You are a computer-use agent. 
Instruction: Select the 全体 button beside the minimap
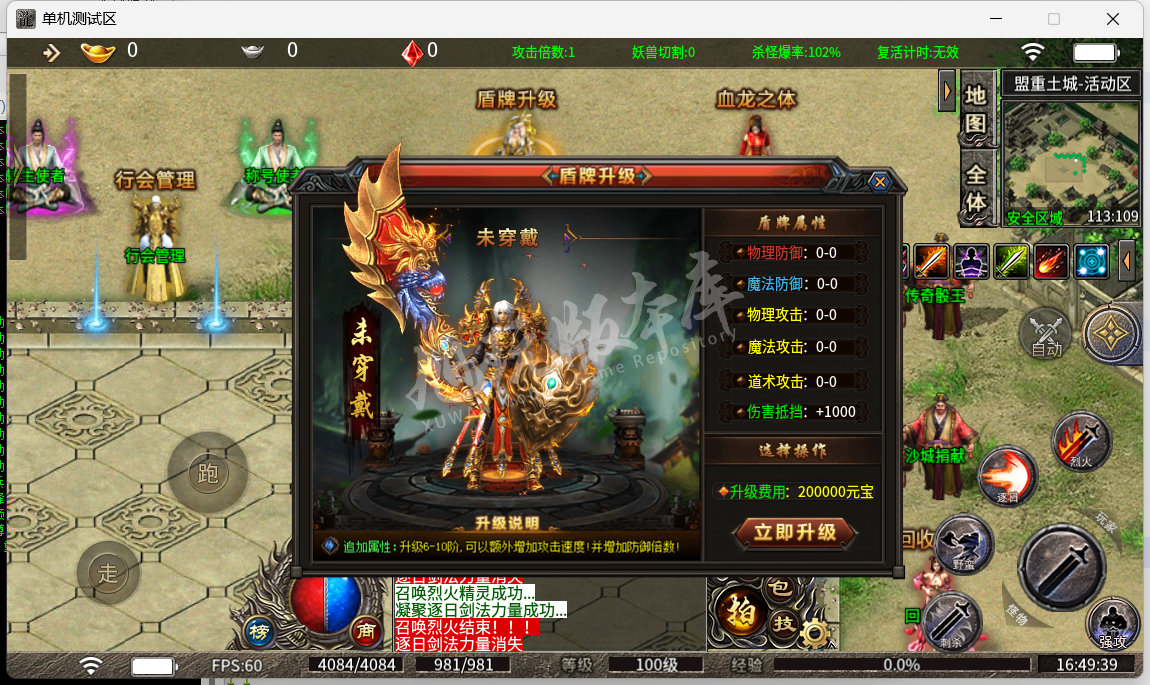click(x=976, y=188)
